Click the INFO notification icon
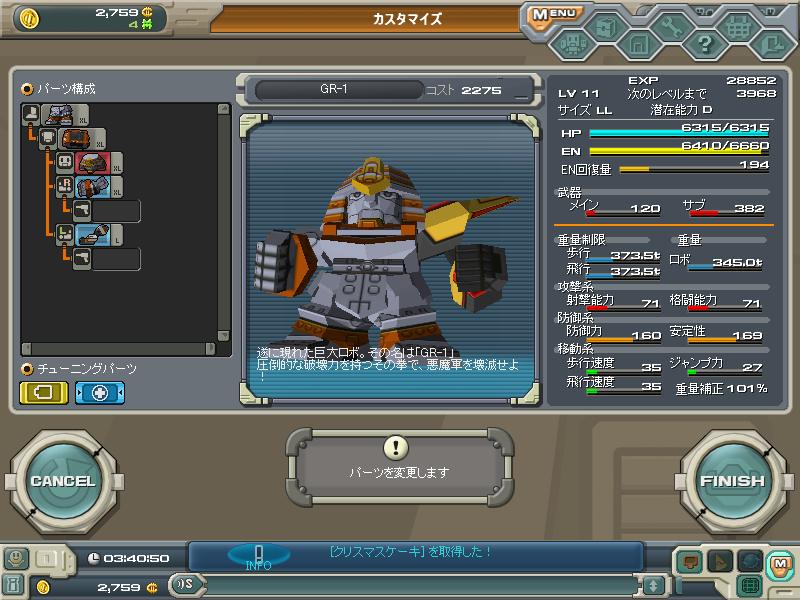 258,557
